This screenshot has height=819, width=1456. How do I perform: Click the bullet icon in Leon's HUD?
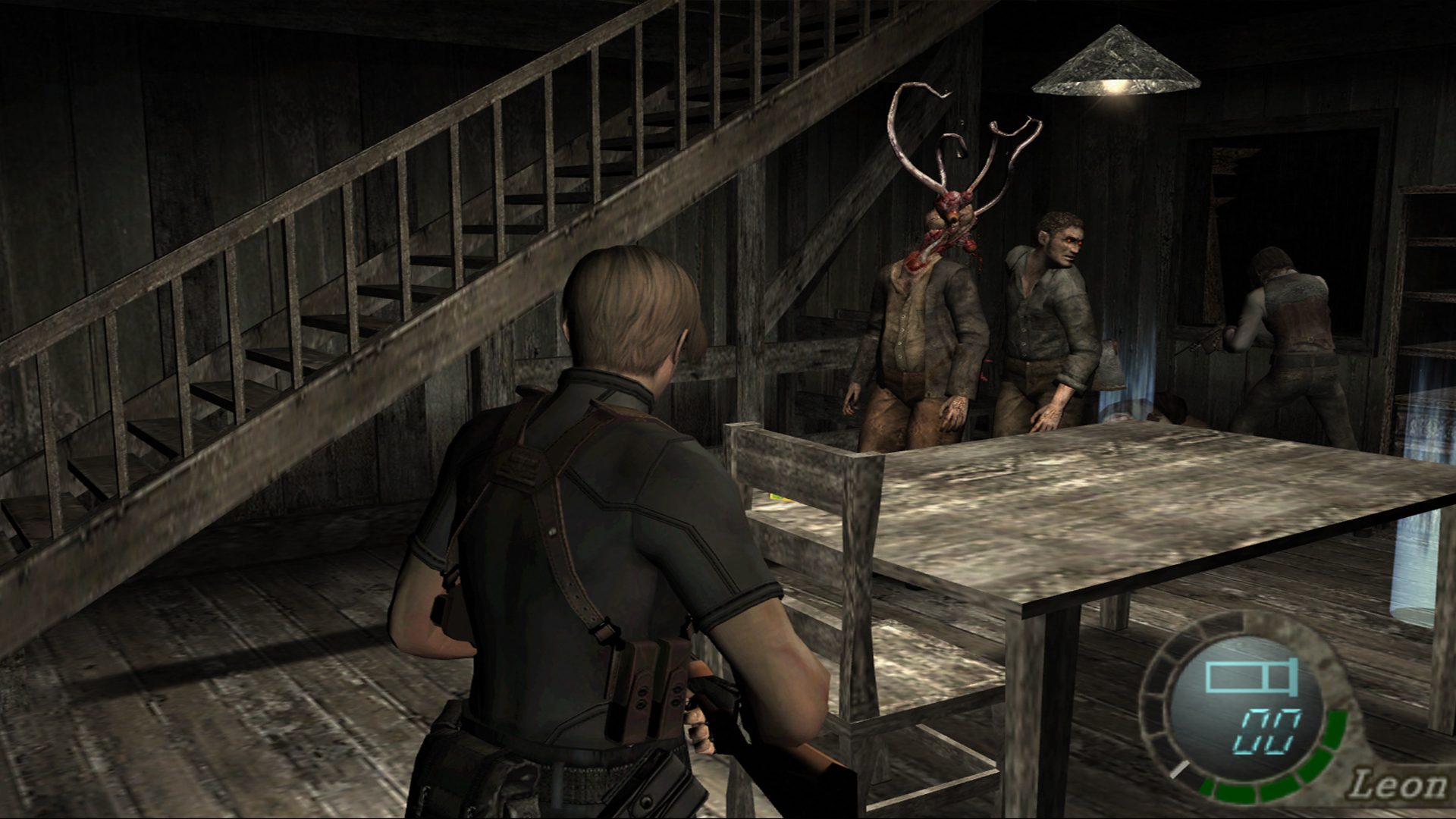pos(1250,676)
